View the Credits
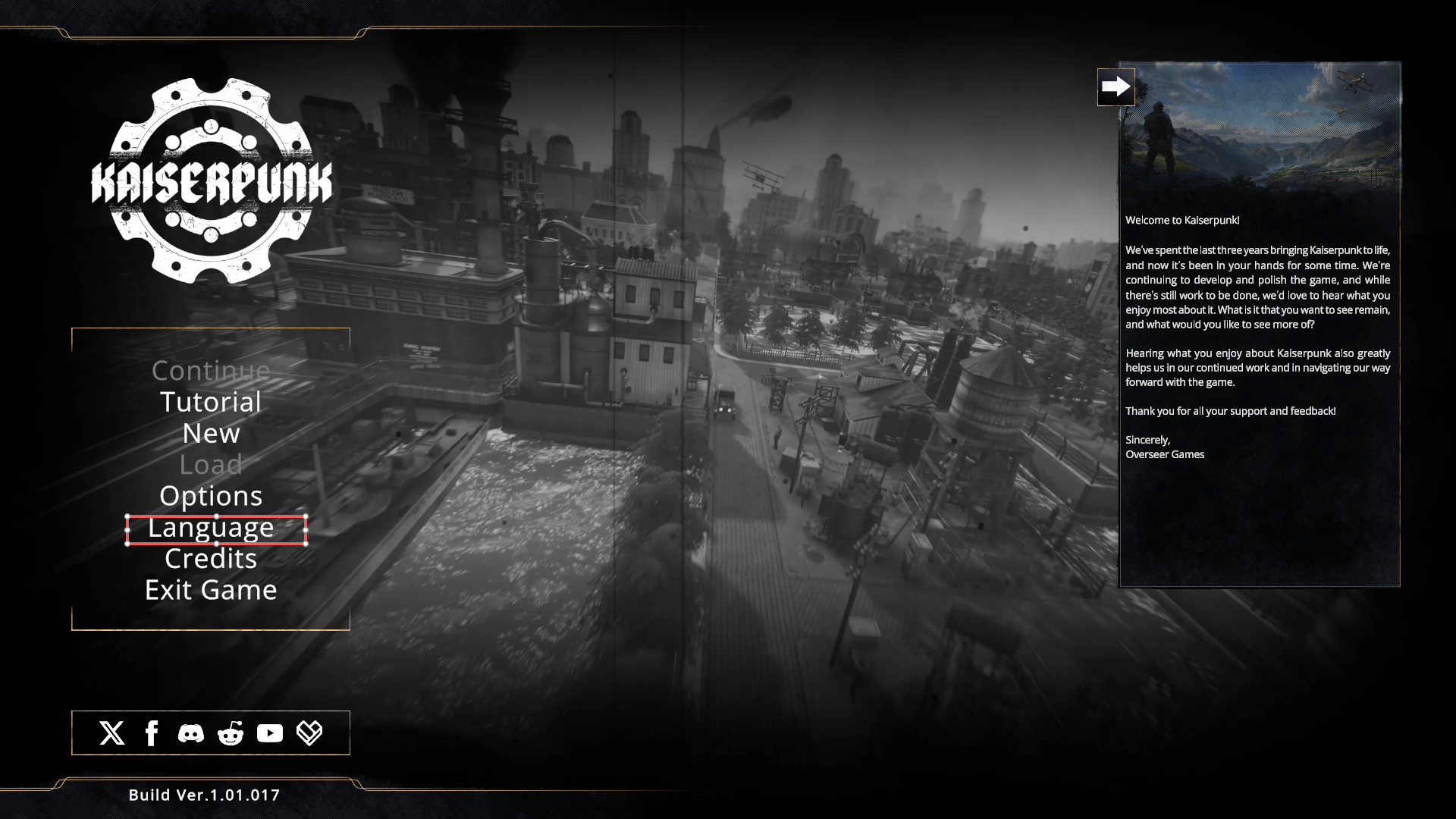 (211, 559)
